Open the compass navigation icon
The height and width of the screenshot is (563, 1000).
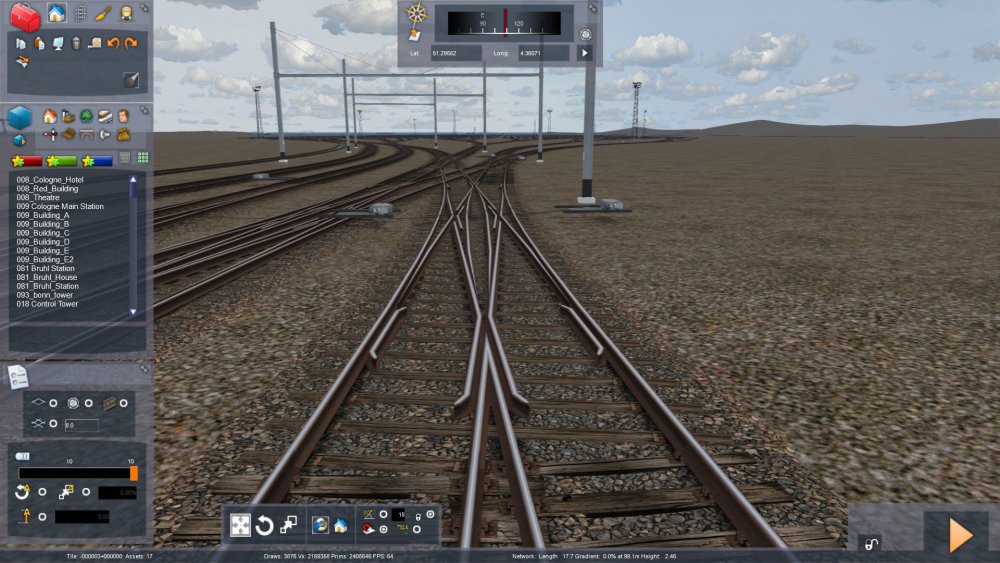[417, 14]
